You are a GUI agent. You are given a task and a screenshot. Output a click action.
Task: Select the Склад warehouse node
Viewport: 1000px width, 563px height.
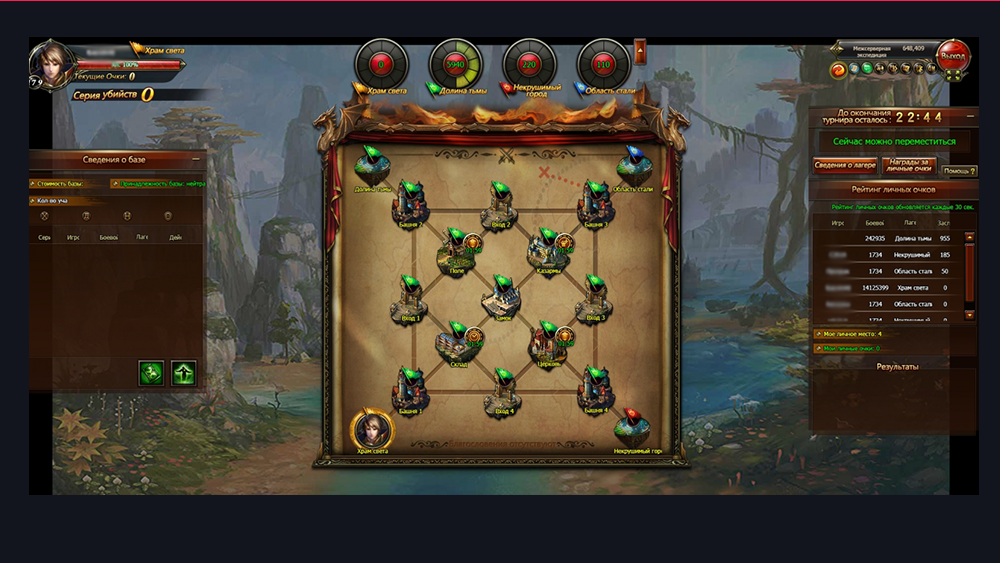455,345
